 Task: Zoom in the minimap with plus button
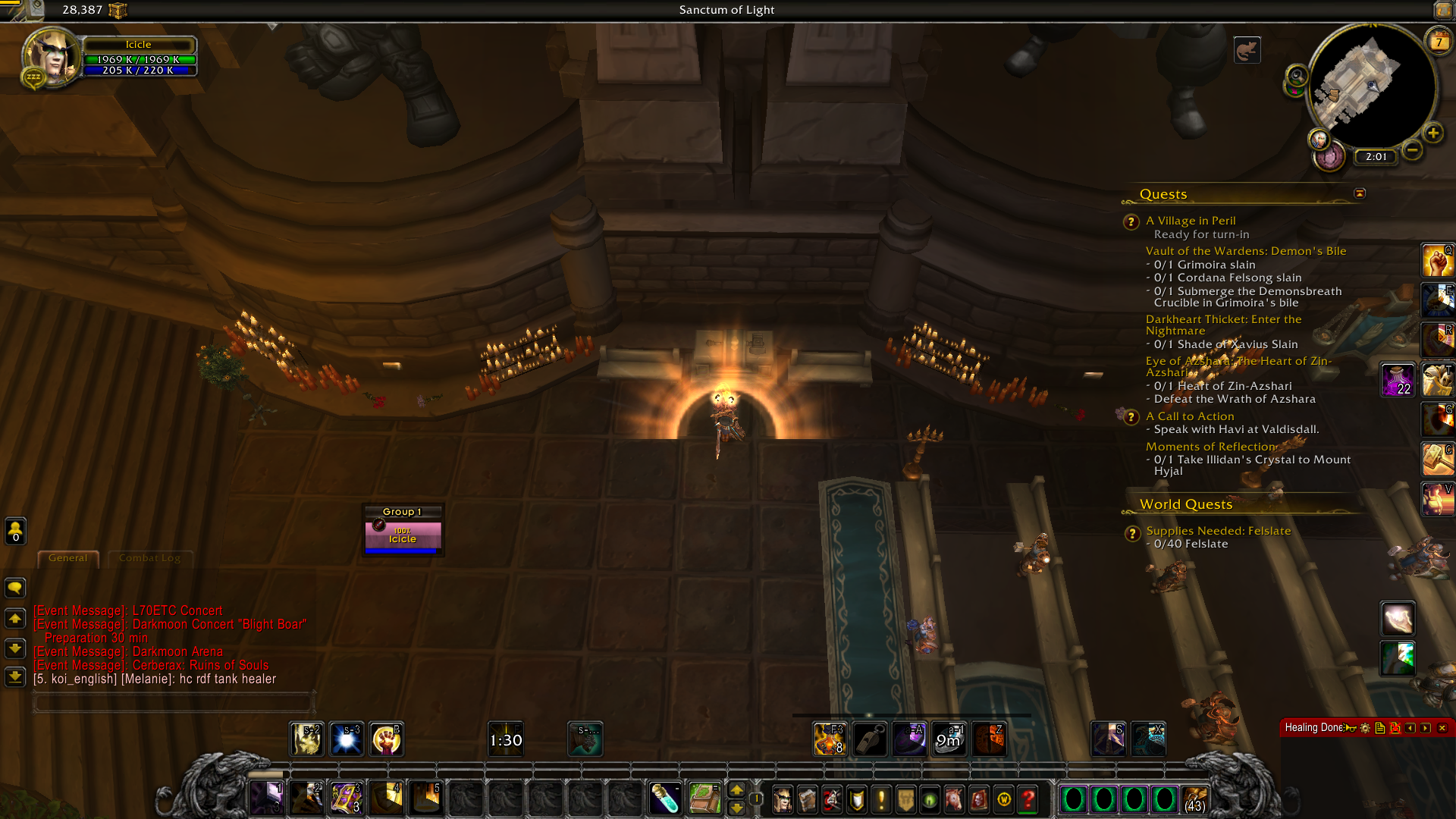coord(1433,133)
